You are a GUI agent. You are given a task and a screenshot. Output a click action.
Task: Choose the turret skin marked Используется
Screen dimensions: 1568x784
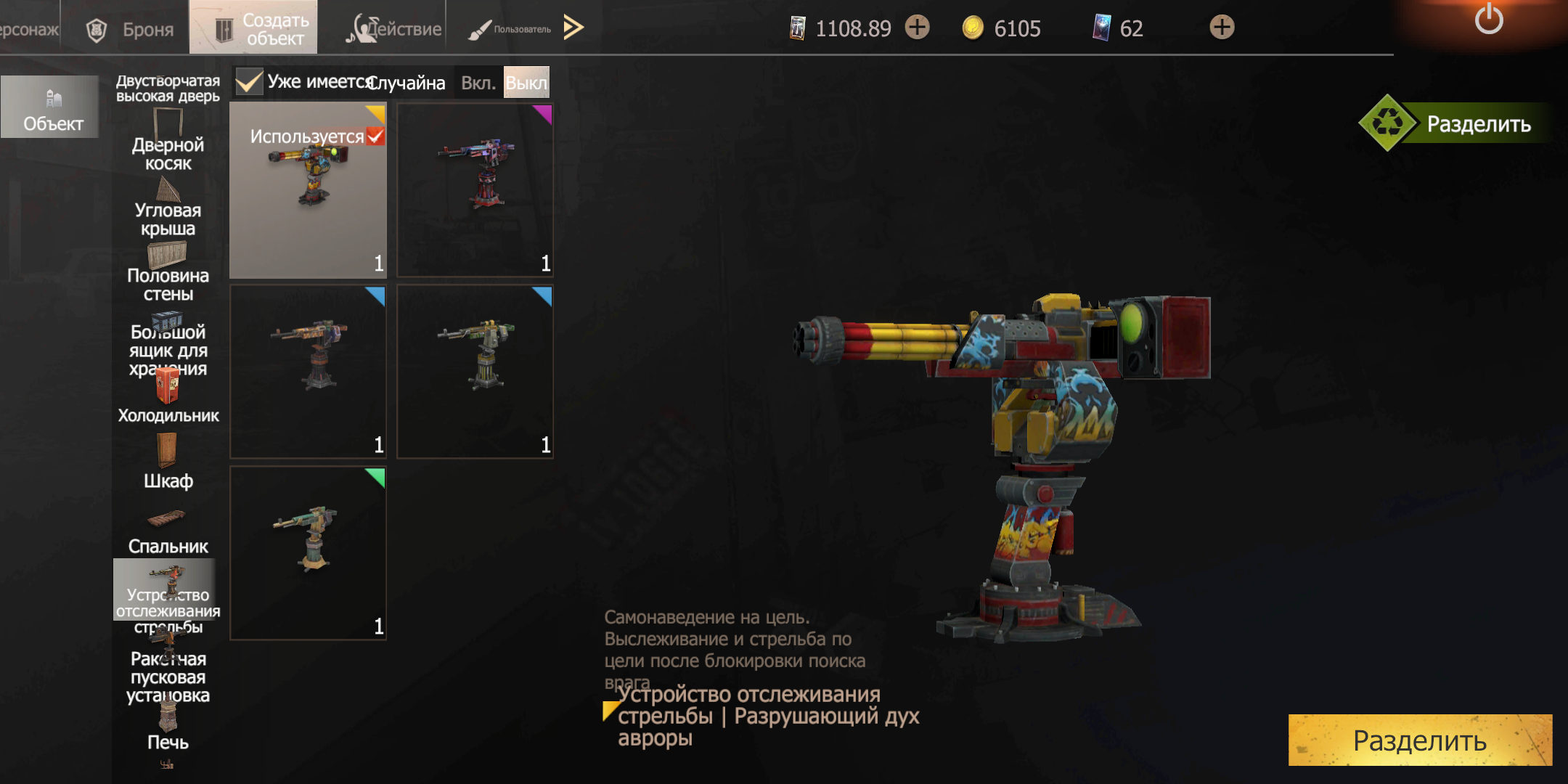(x=308, y=190)
